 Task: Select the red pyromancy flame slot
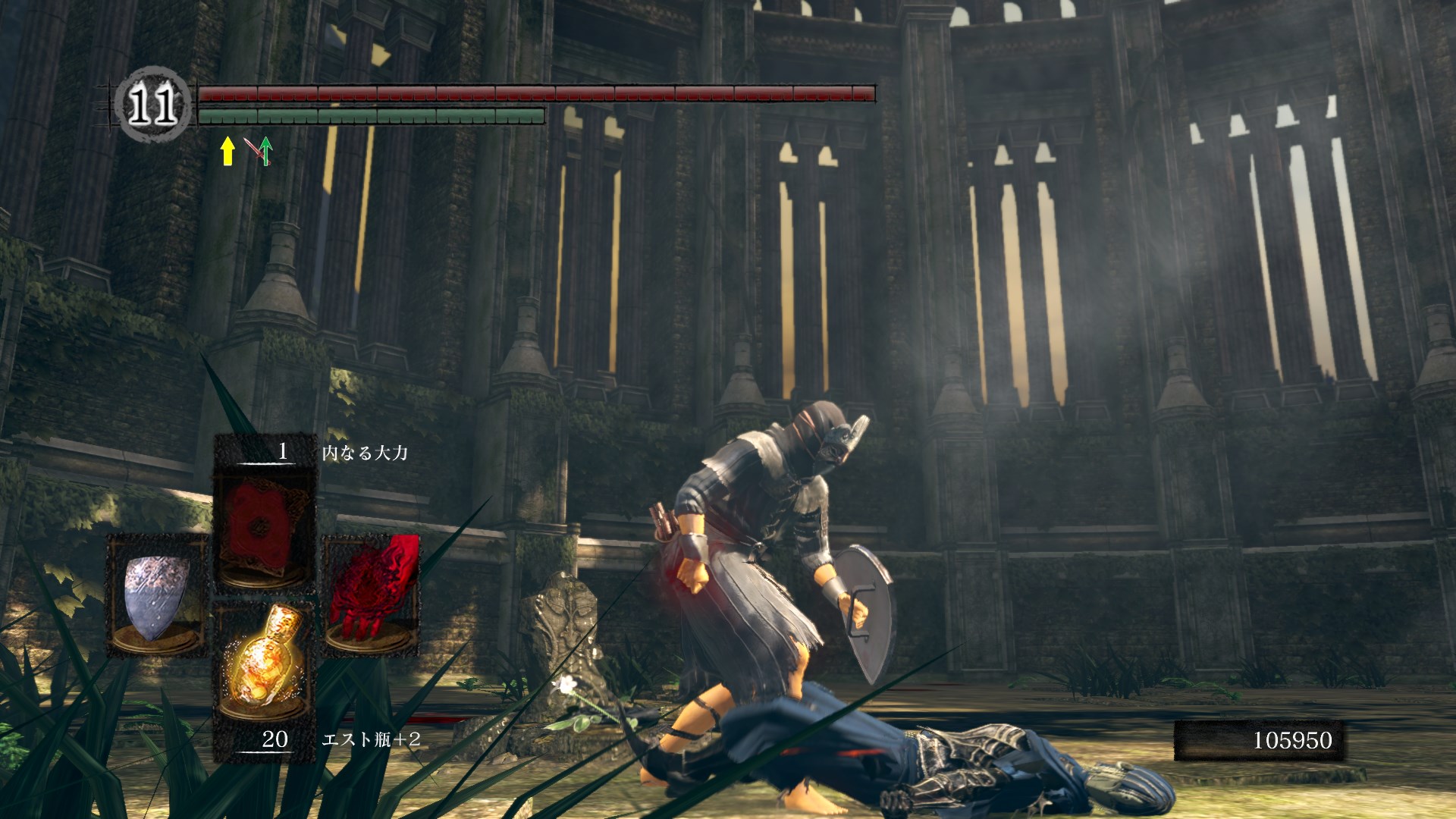(x=372, y=594)
